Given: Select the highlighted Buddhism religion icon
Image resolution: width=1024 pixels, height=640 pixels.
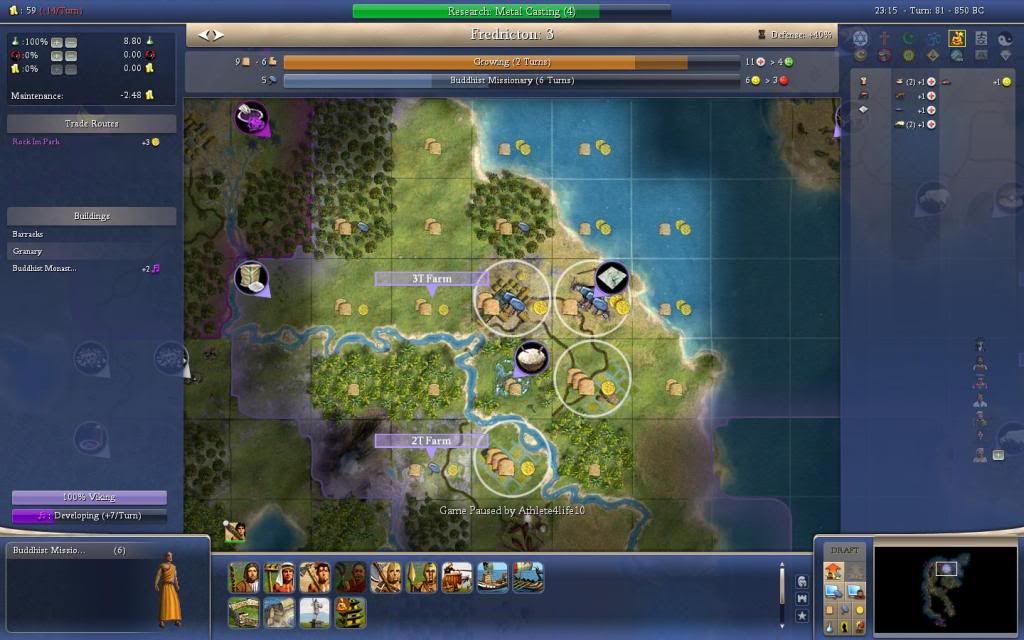Looking at the screenshot, I should tap(957, 39).
